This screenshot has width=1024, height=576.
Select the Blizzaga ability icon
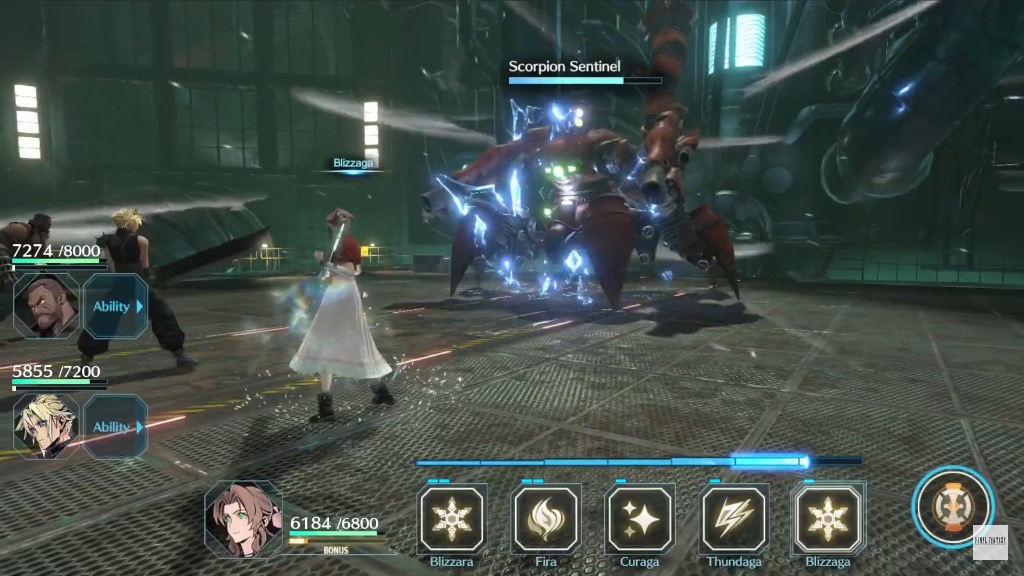pos(828,519)
